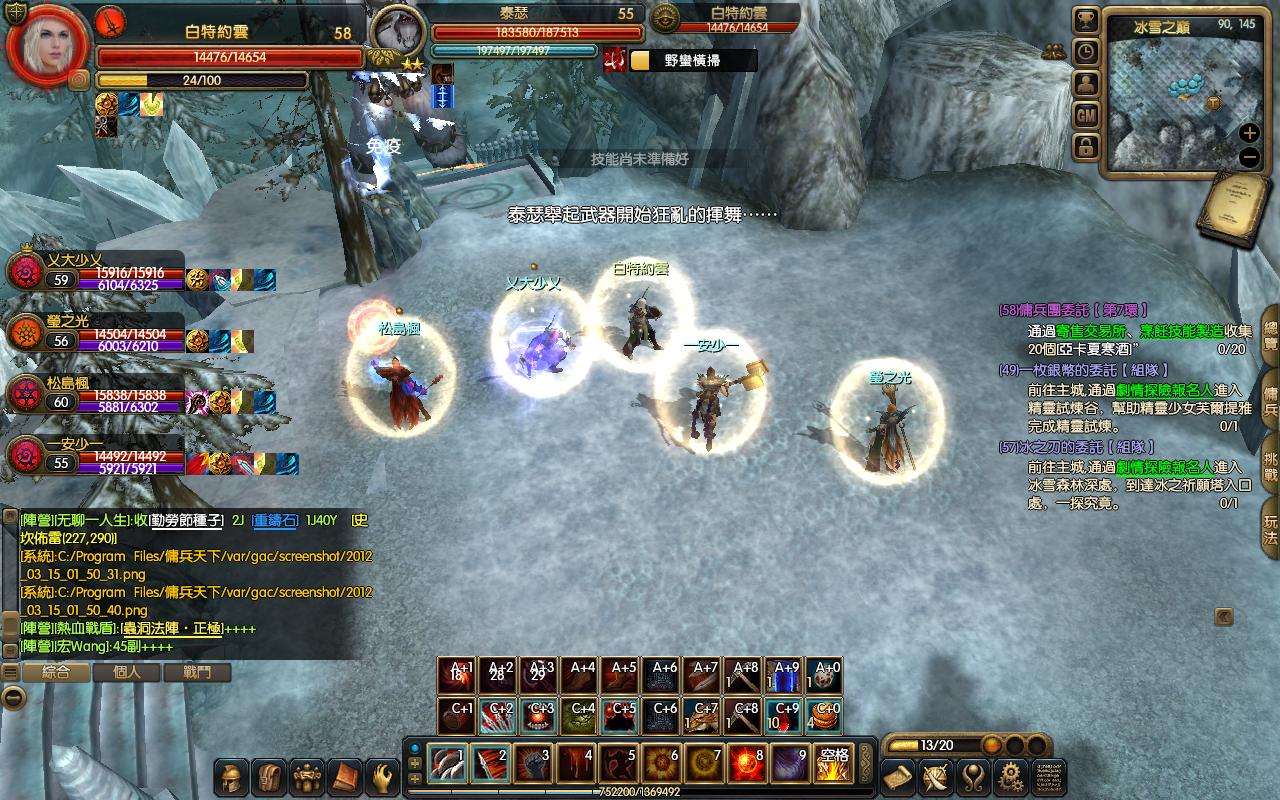1280x800 pixels.
Task: Open the GM button beside the minimap
Action: point(1086,116)
